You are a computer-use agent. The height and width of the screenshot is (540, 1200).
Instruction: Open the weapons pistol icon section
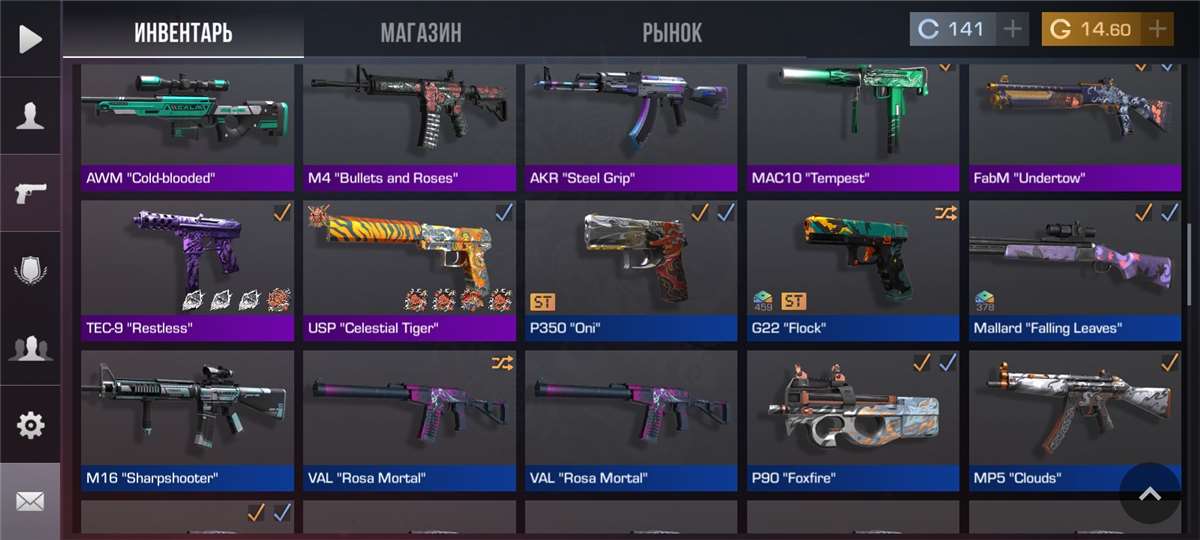coord(30,193)
